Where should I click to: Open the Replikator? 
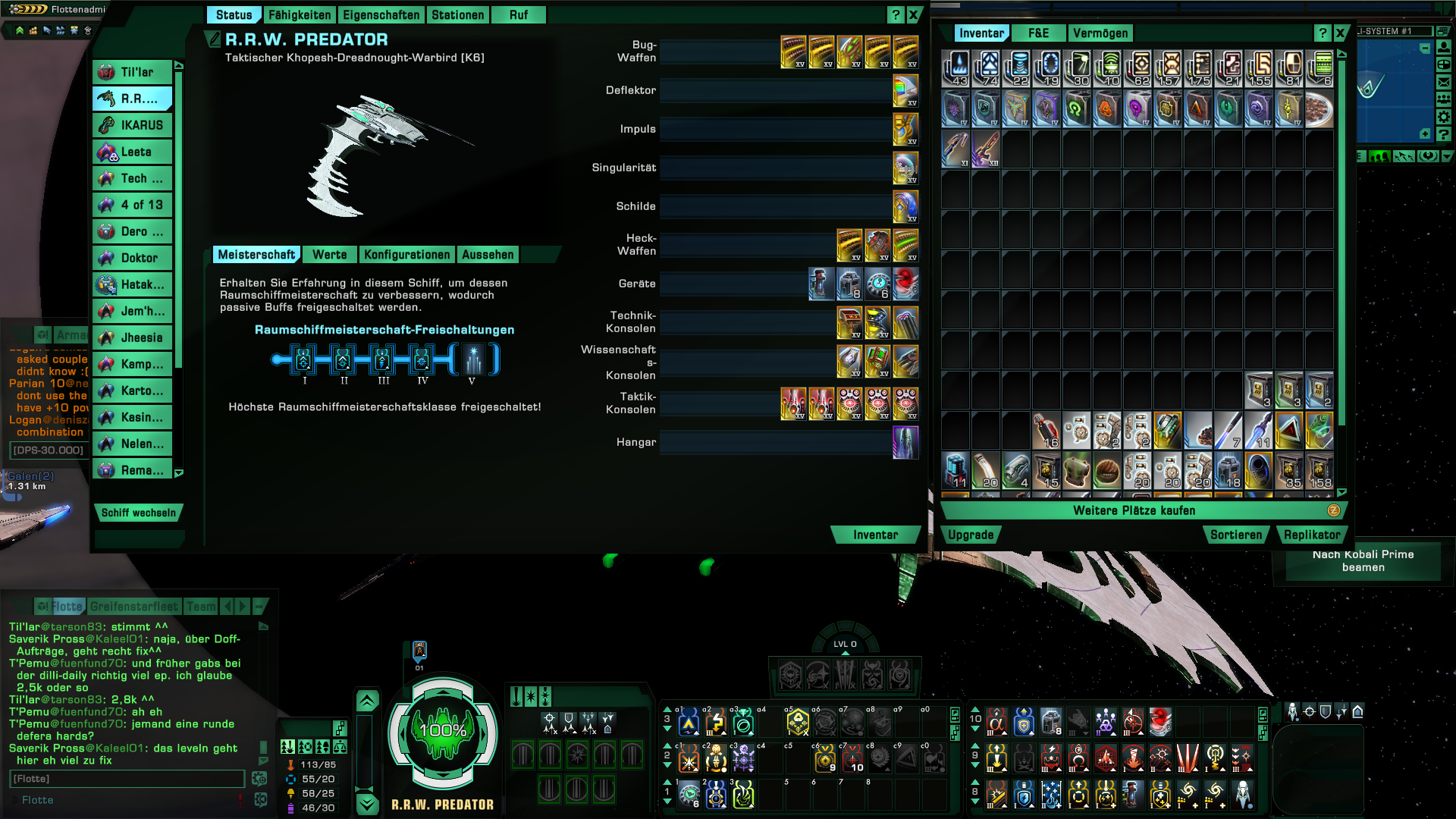click(1312, 535)
